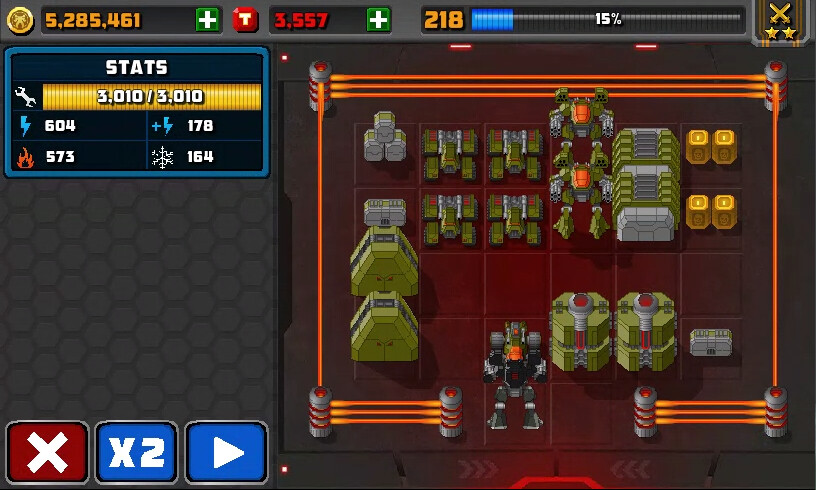Toggle the X2 speed button
The height and width of the screenshot is (490, 816).
[x=136, y=453]
